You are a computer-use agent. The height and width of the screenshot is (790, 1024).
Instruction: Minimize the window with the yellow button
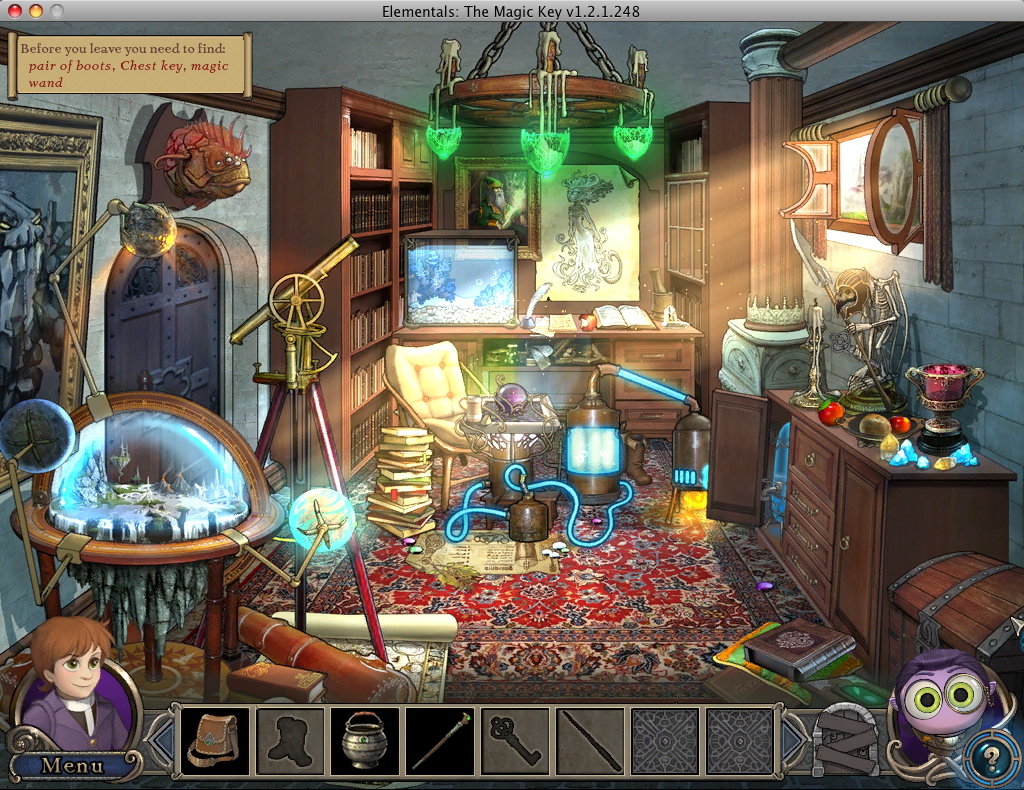point(36,11)
